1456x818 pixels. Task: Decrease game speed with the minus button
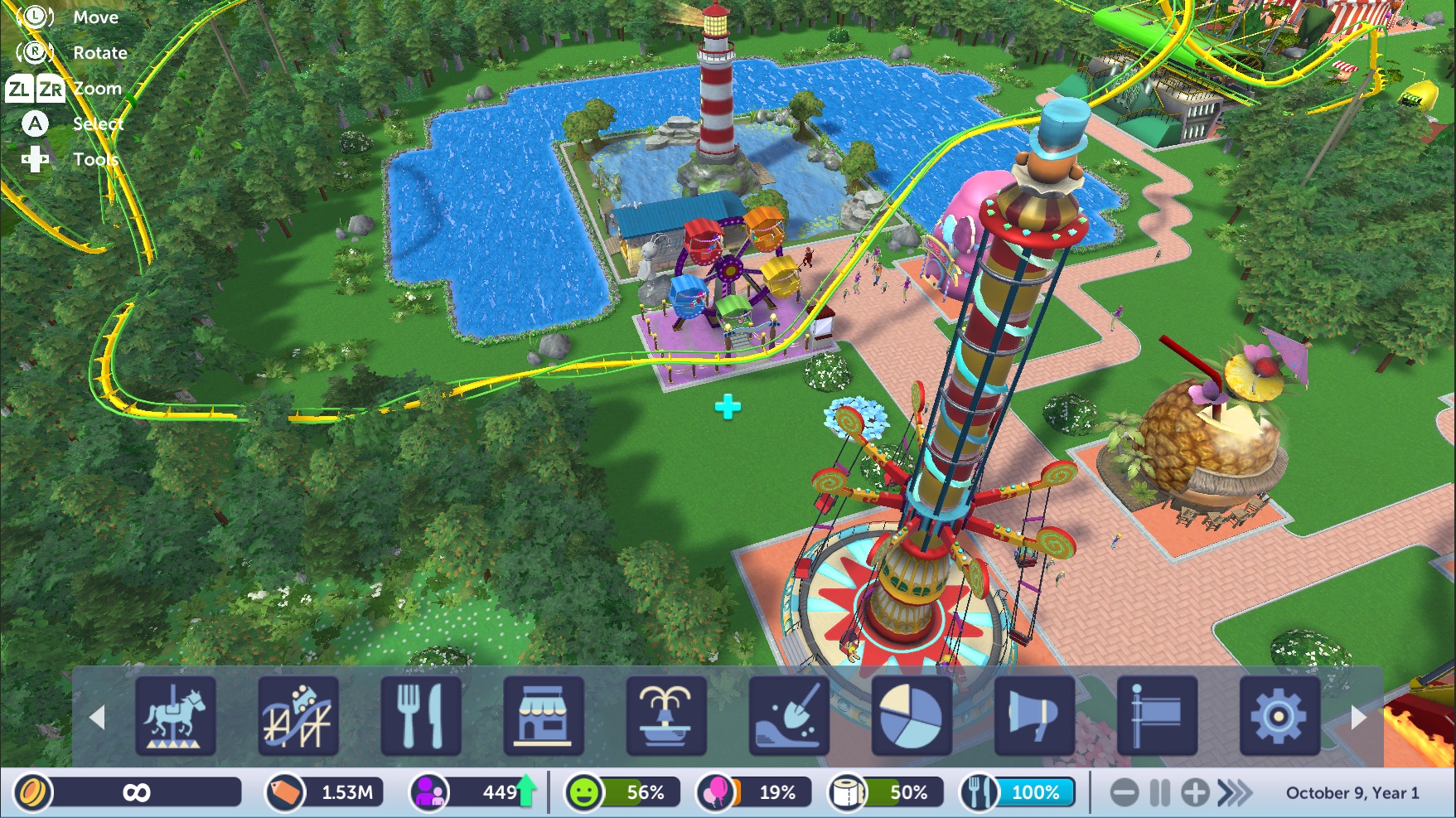1125,793
